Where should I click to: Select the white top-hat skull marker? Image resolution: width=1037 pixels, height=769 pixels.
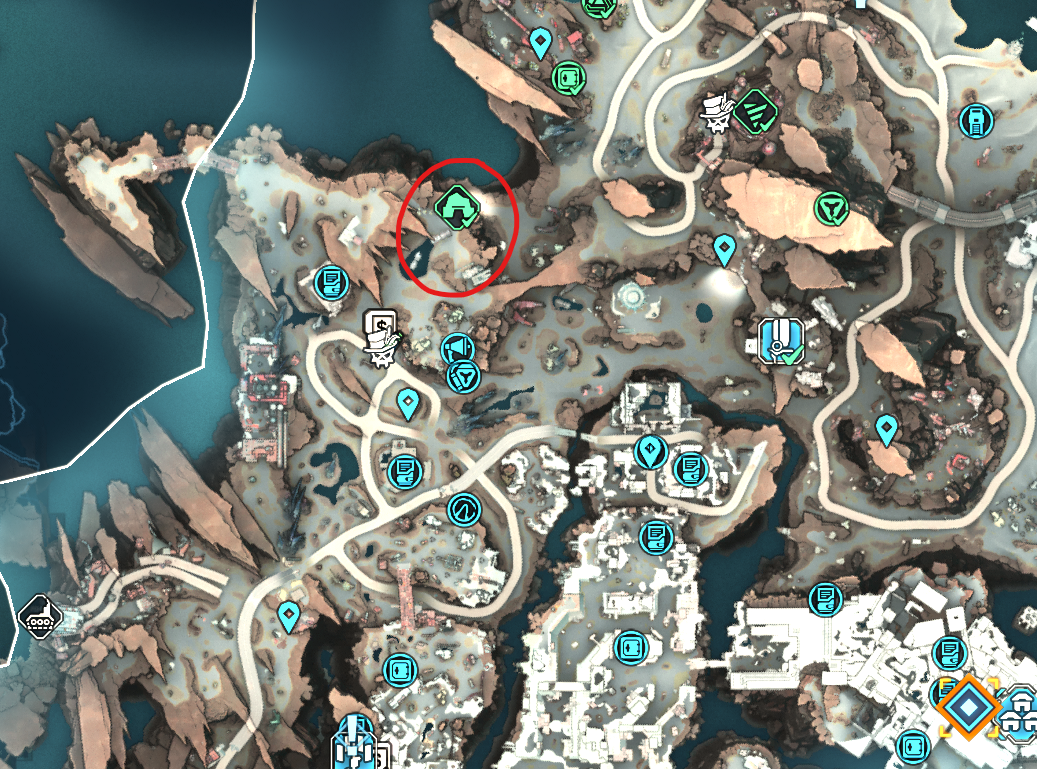coord(714,112)
